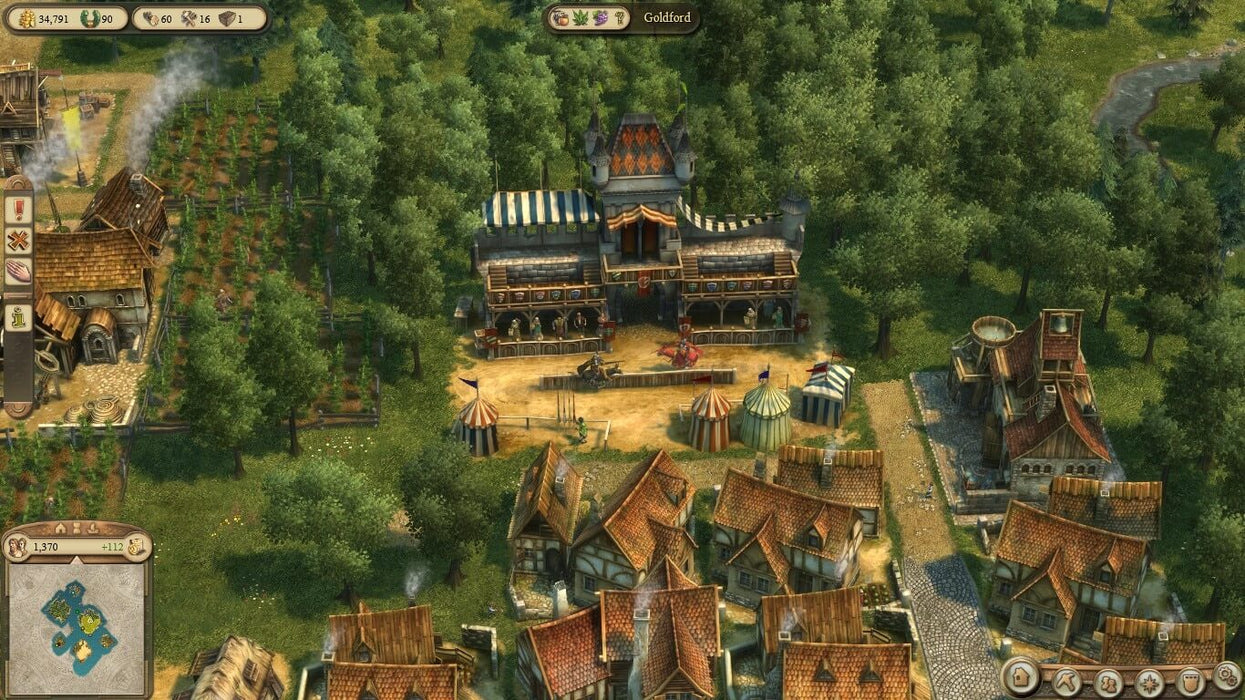Screen dimensions: 1245x700
Task: Open the green info icon
Action: click(18, 317)
